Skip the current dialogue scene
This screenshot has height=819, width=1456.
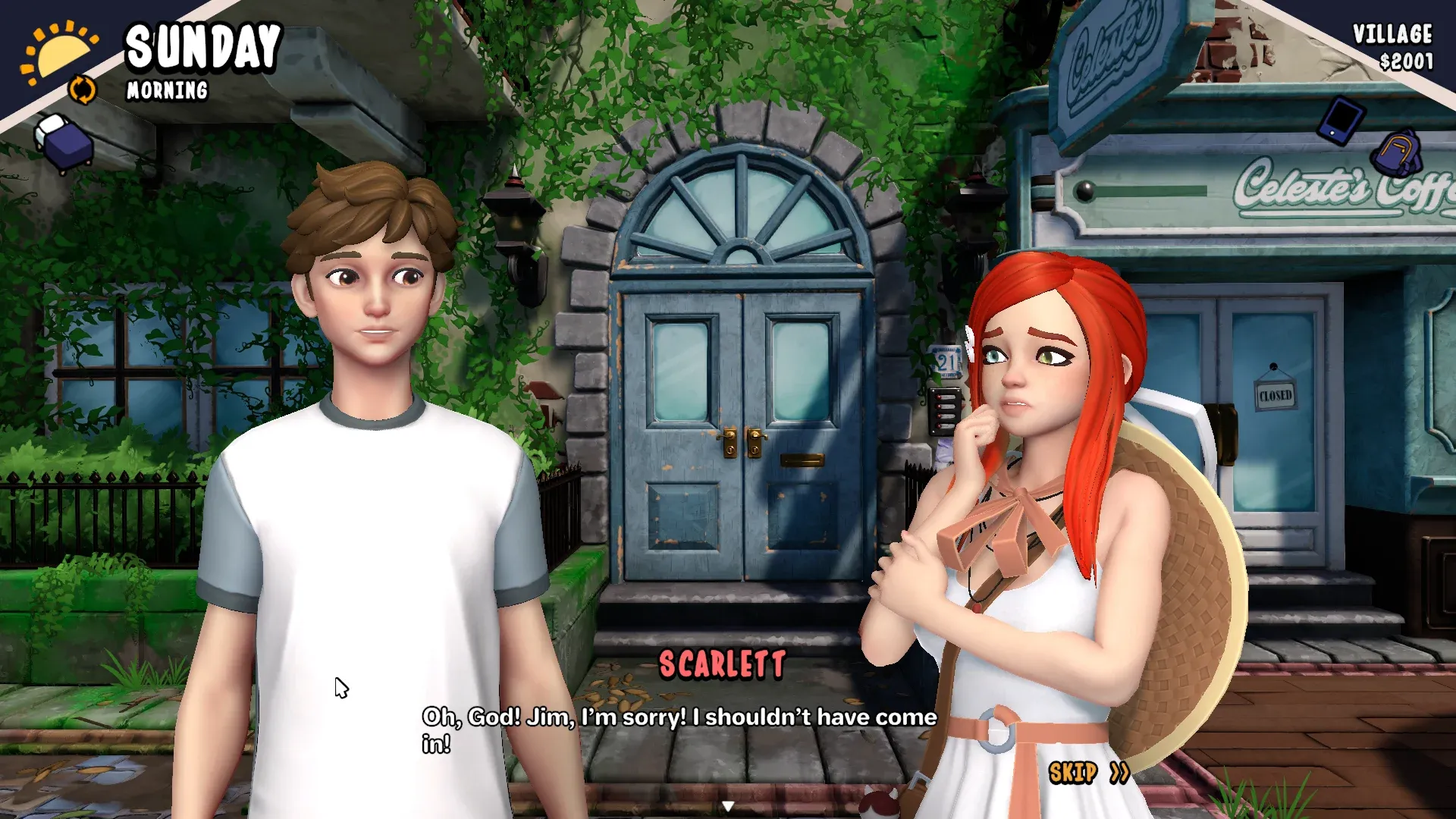pyautogui.click(x=1088, y=773)
